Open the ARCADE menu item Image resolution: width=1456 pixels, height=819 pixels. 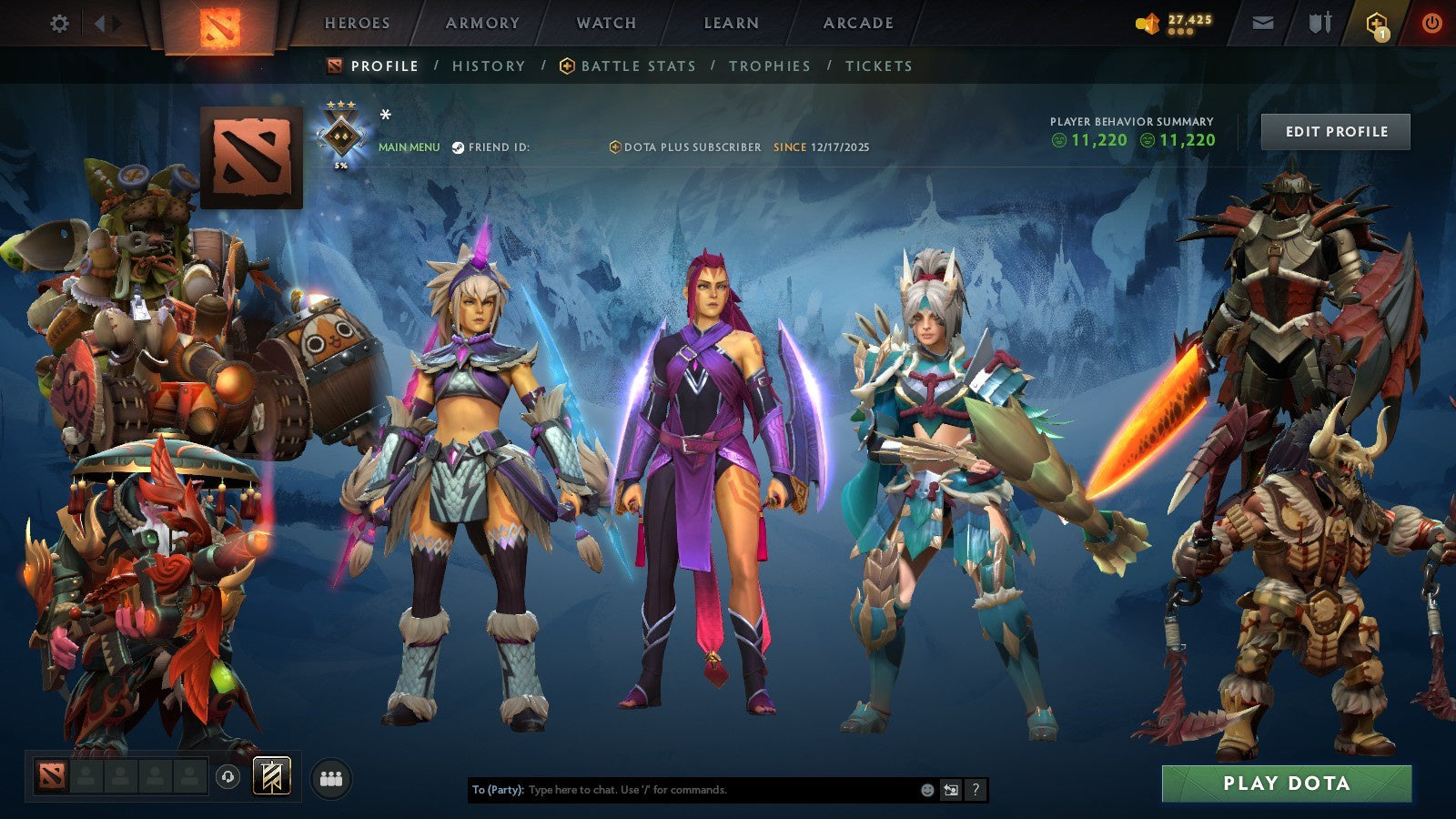click(x=859, y=23)
